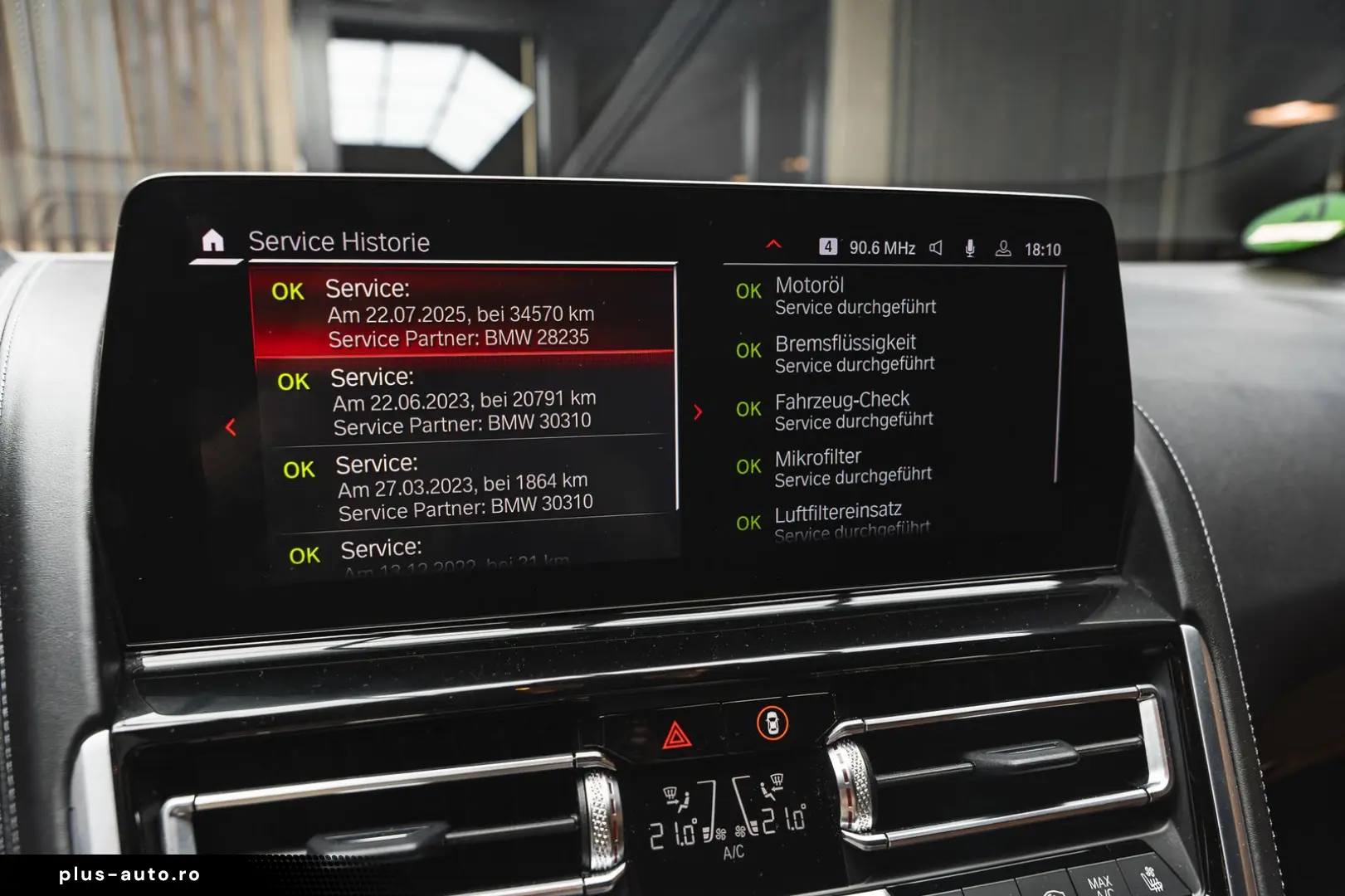Select the Bremsflüssigkeit service item
The width and height of the screenshot is (1345, 896).
[855, 353]
